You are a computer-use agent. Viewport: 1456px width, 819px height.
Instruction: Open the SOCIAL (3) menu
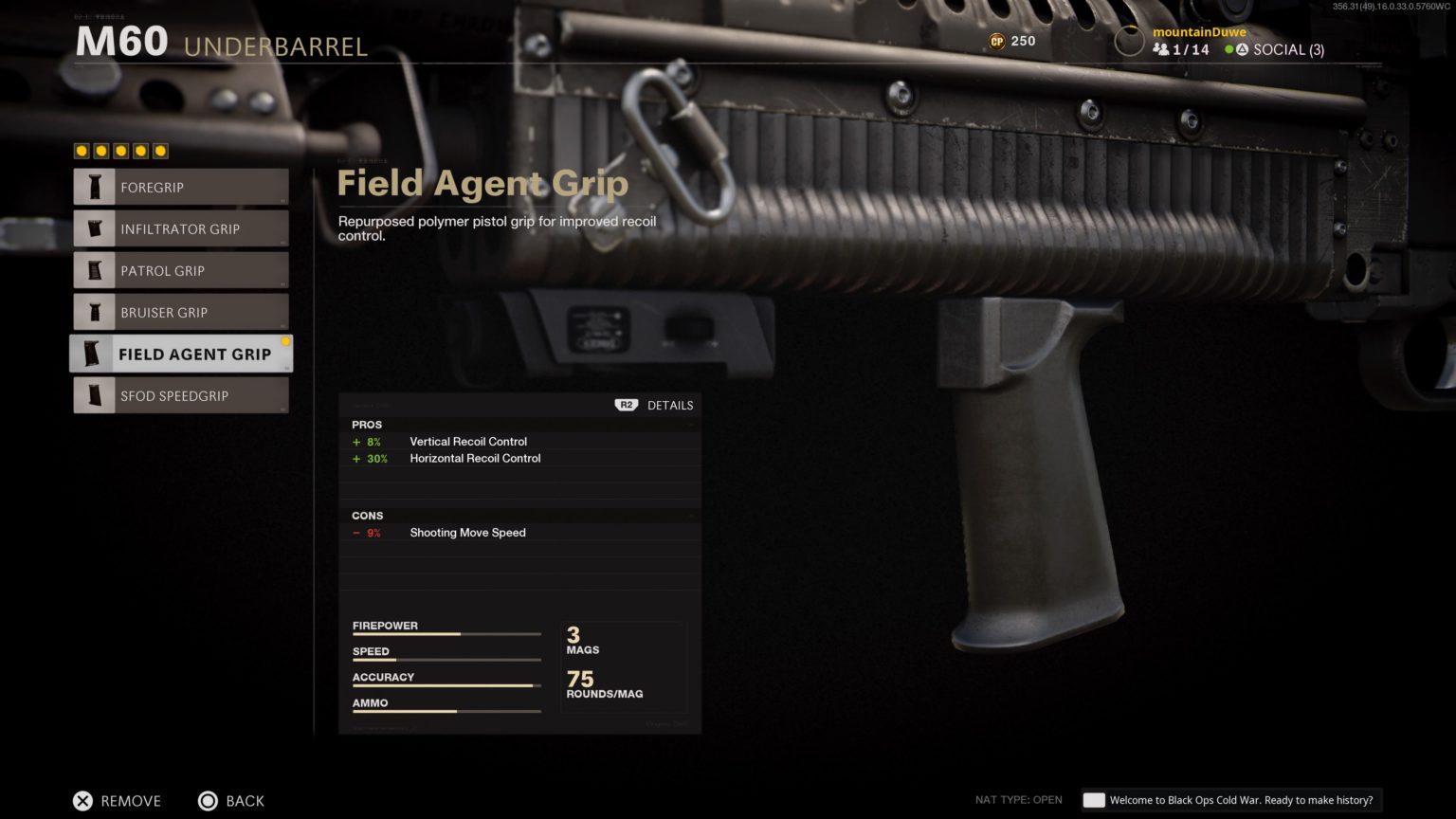(1293, 48)
